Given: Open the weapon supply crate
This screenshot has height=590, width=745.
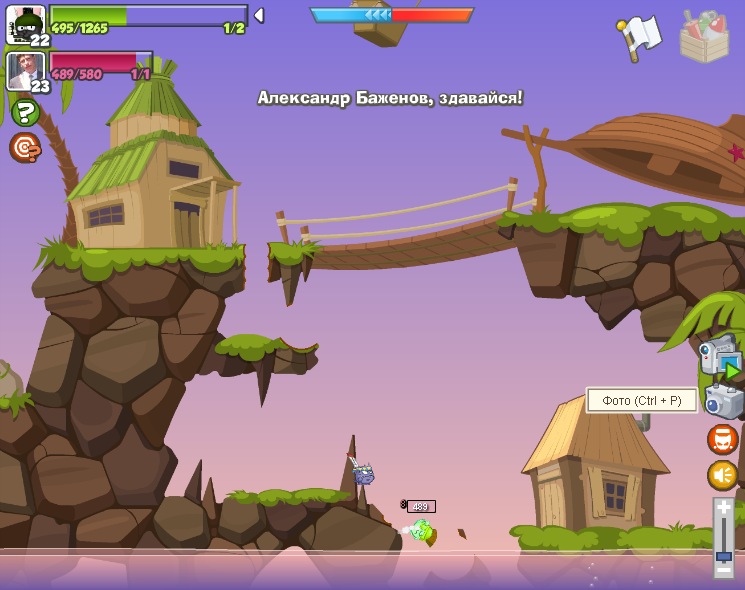Looking at the screenshot, I should click(704, 37).
